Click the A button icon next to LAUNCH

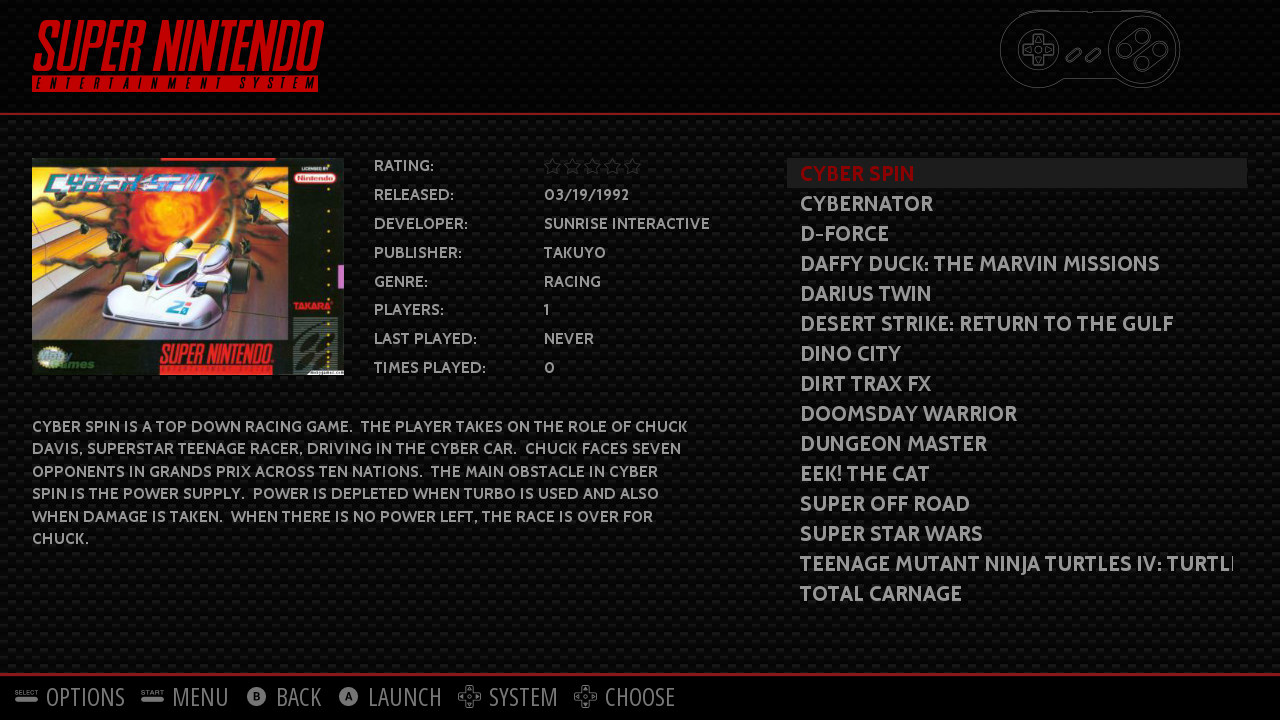(x=350, y=696)
